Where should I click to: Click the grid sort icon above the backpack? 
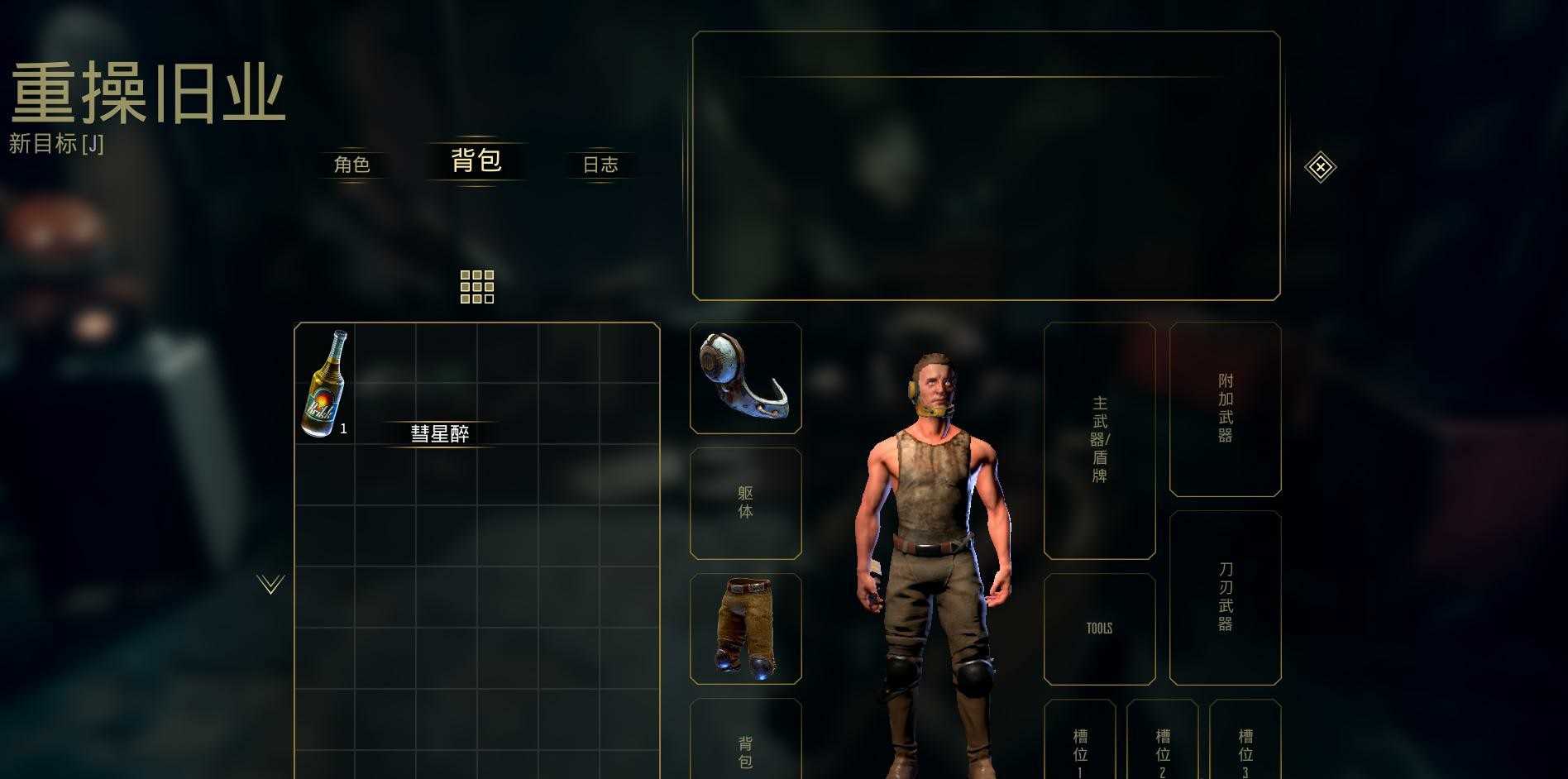(x=477, y=287)
